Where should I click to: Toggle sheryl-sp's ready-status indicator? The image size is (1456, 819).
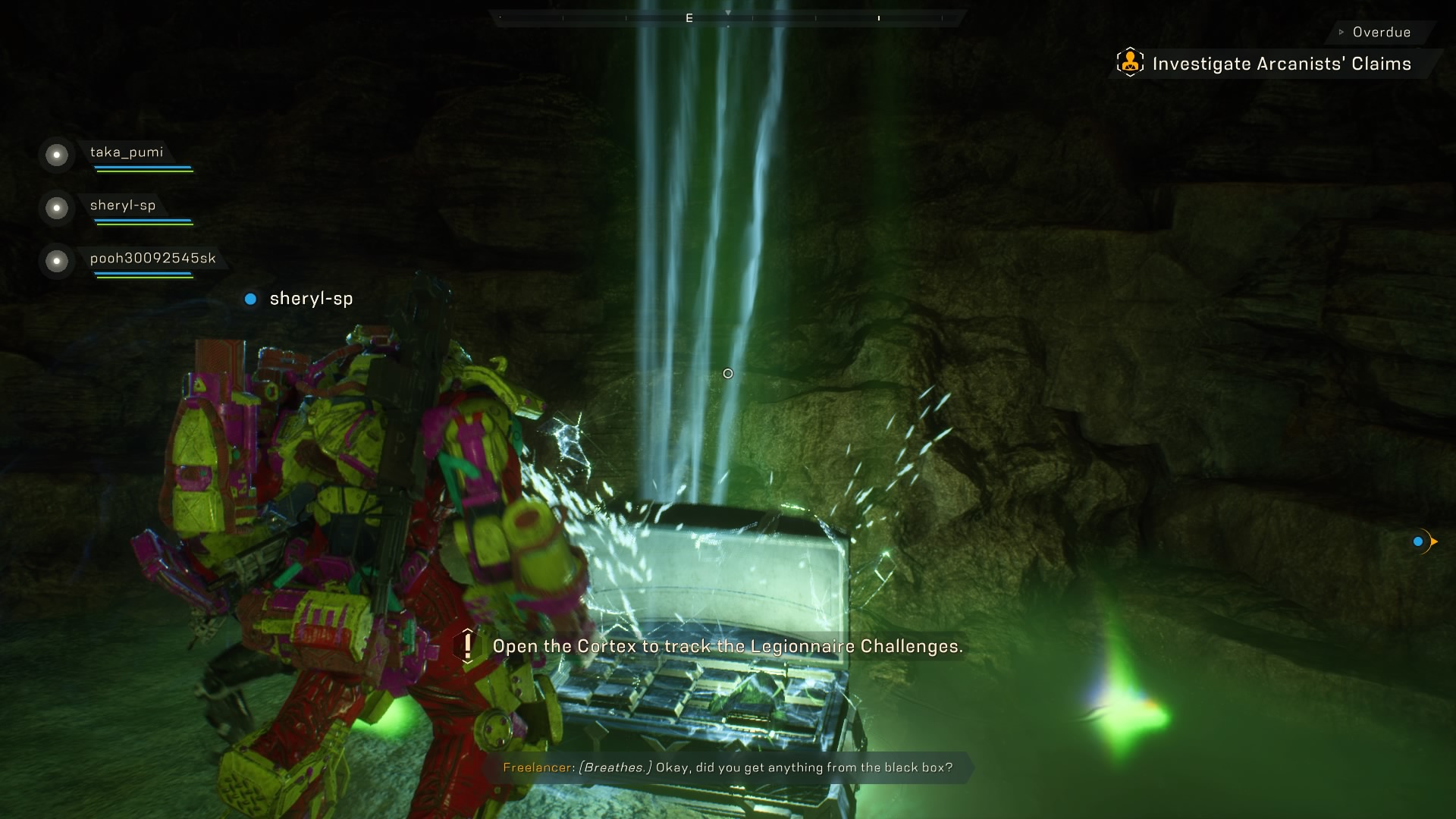(x=56, y=209)
